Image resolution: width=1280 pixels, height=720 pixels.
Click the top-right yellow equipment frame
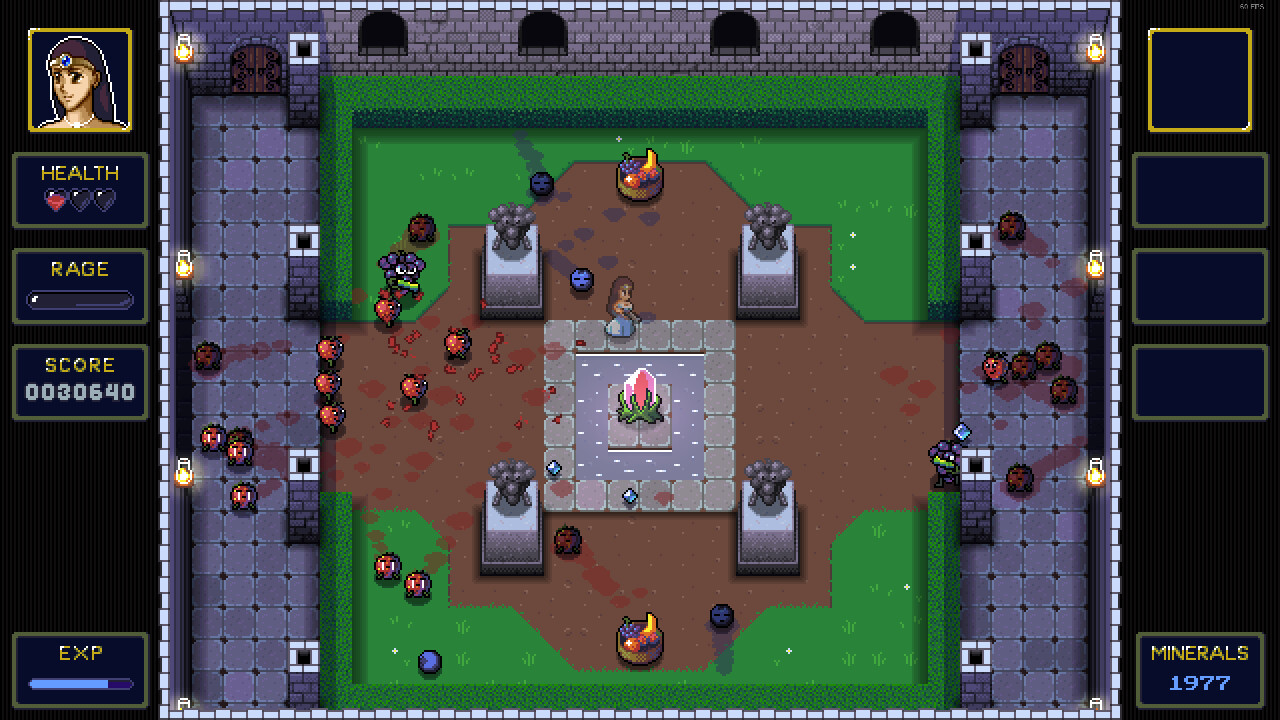pyautogui.click(x=1200, y=78)
